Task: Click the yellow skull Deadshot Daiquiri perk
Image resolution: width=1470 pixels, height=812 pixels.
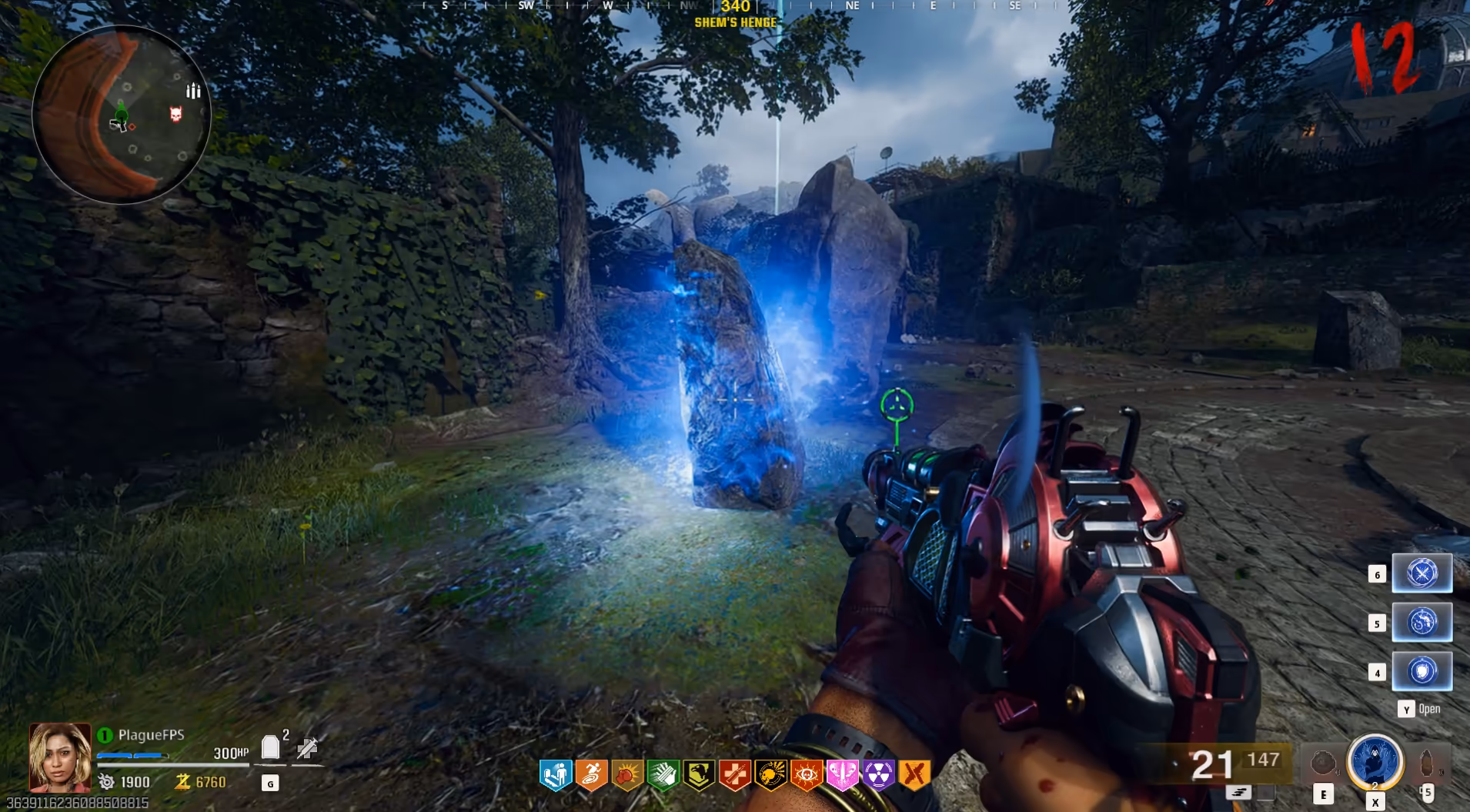Action: [x=770, y=775]
